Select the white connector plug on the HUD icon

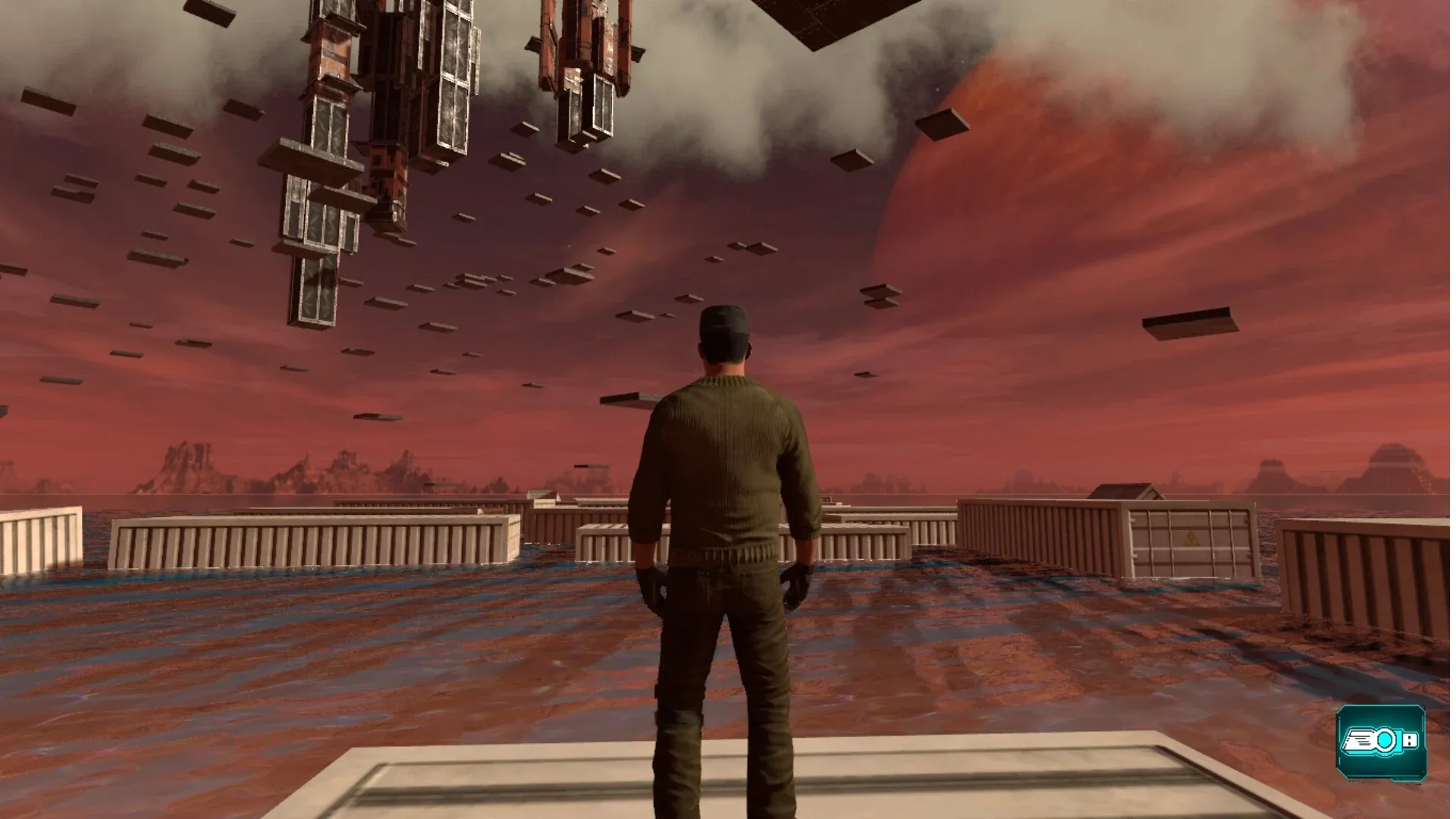[x=1409, y=740]
